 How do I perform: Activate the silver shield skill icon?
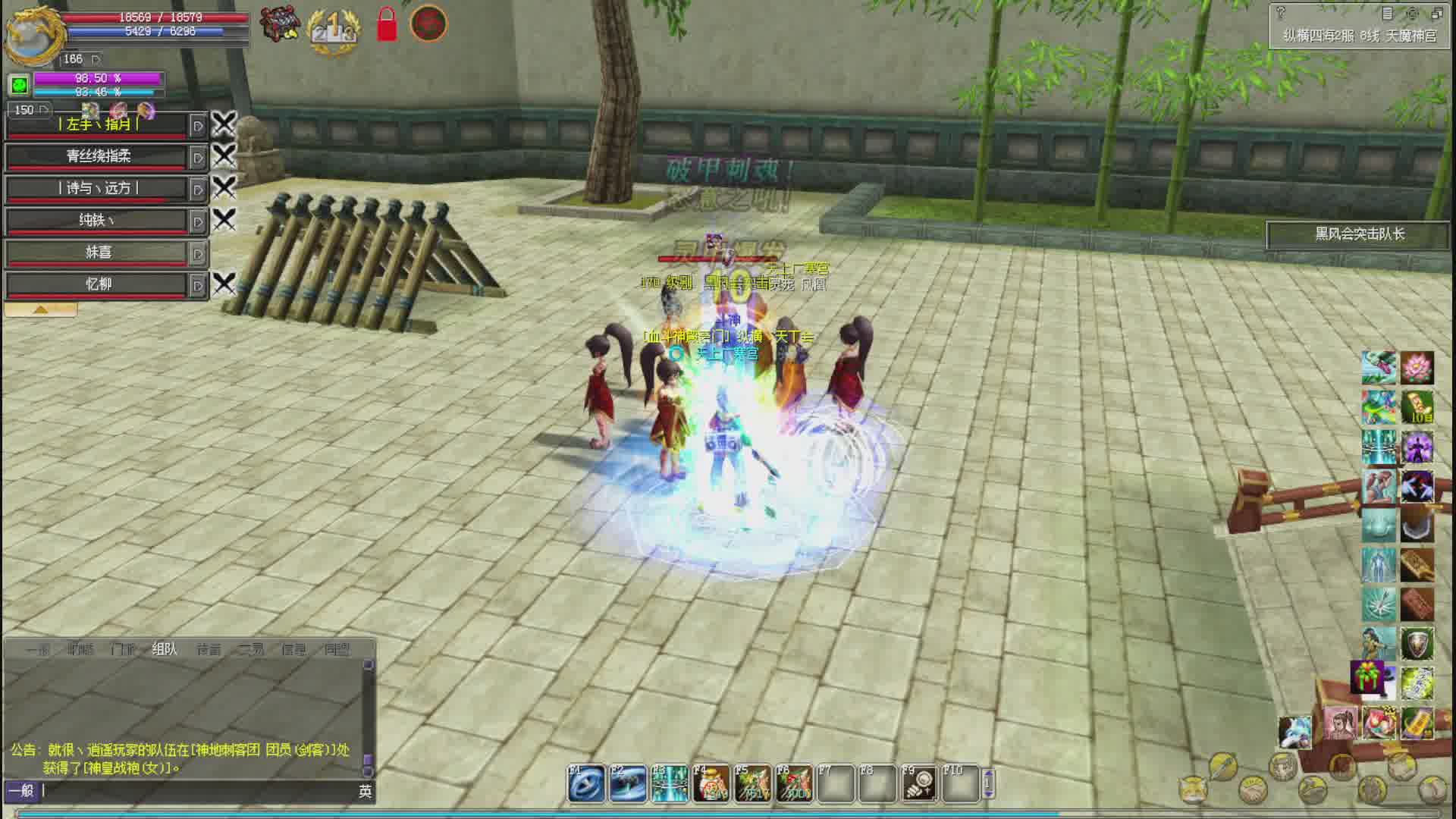click(1417, 645)
